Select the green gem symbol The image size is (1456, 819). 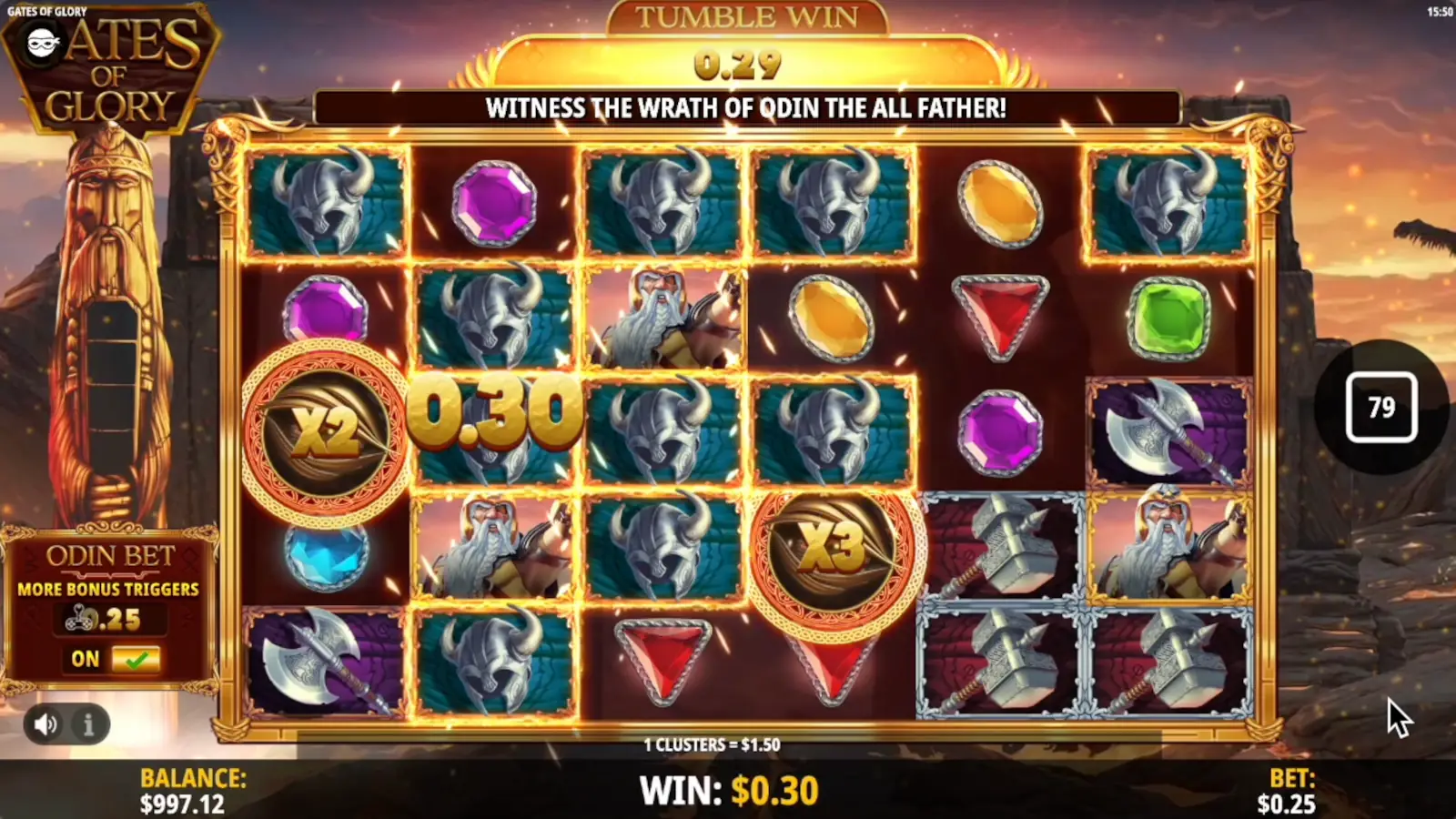[x=1168, y=318]
